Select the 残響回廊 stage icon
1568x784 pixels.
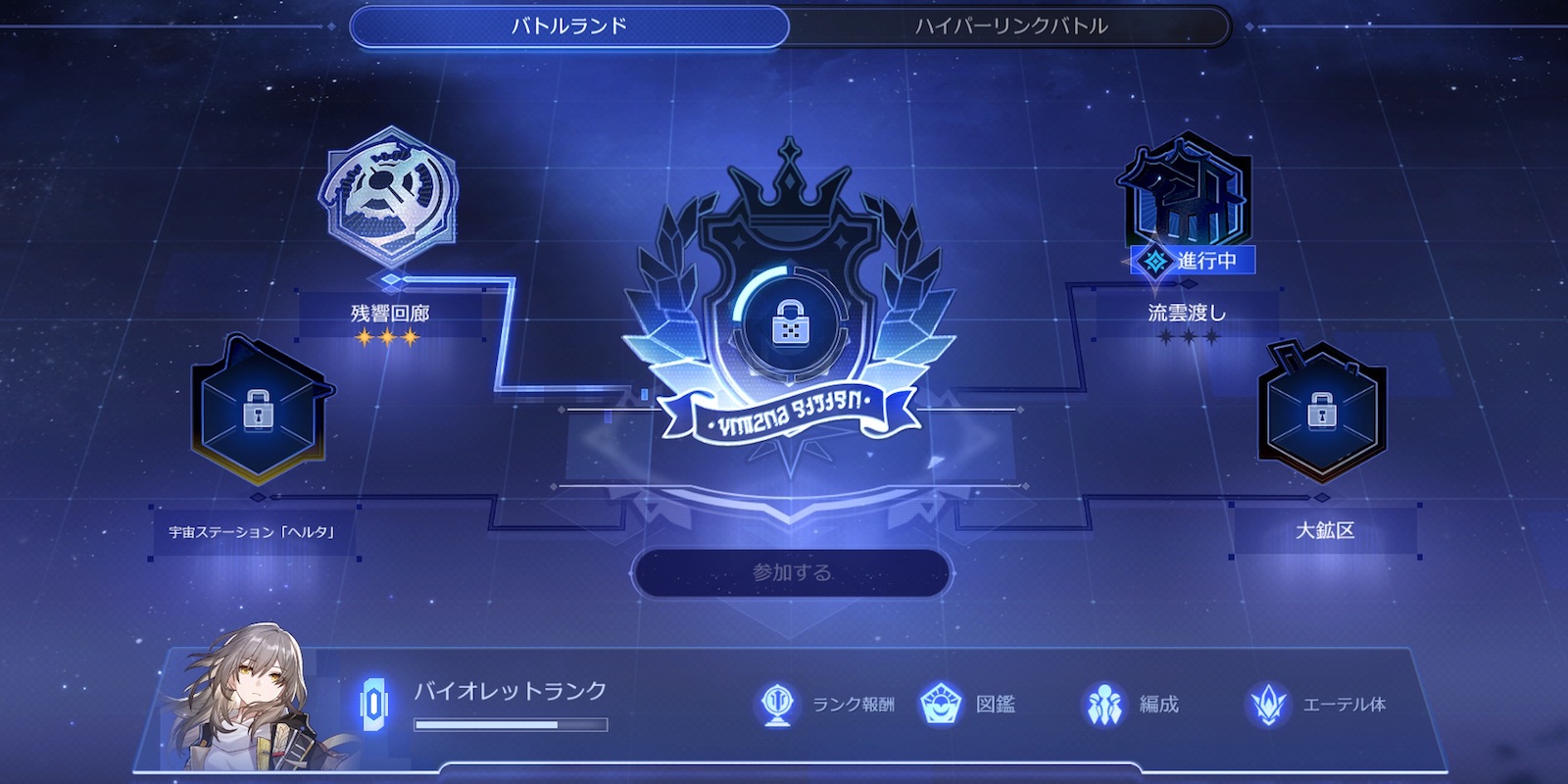[x=390, y=201]
